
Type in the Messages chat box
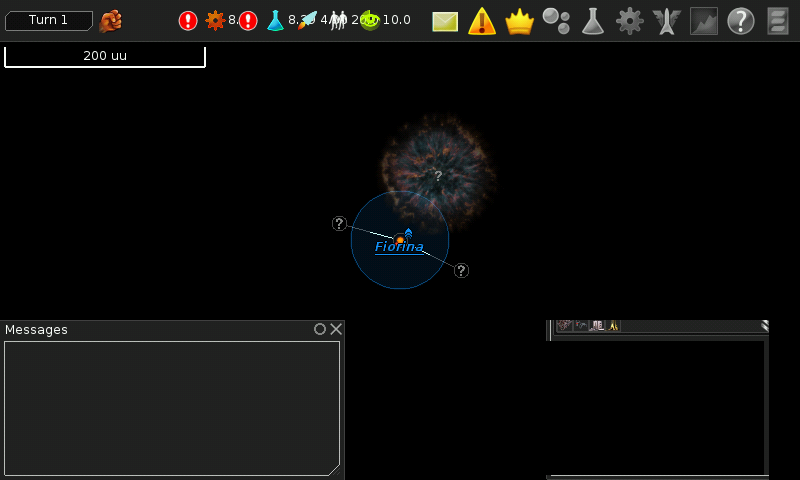click(172, 408)
